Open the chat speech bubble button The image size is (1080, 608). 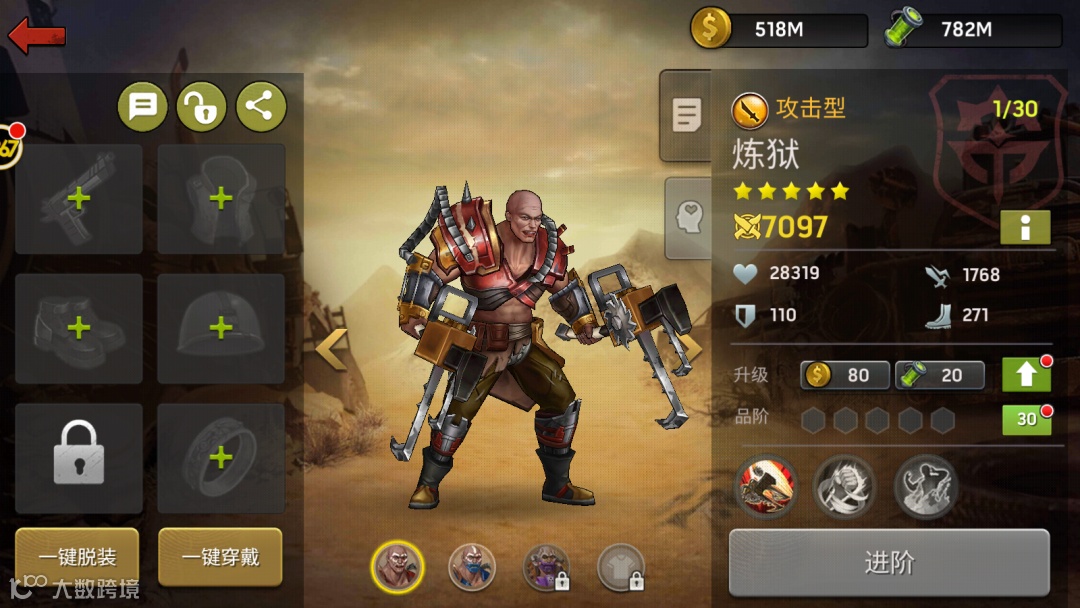coord(143,107)
